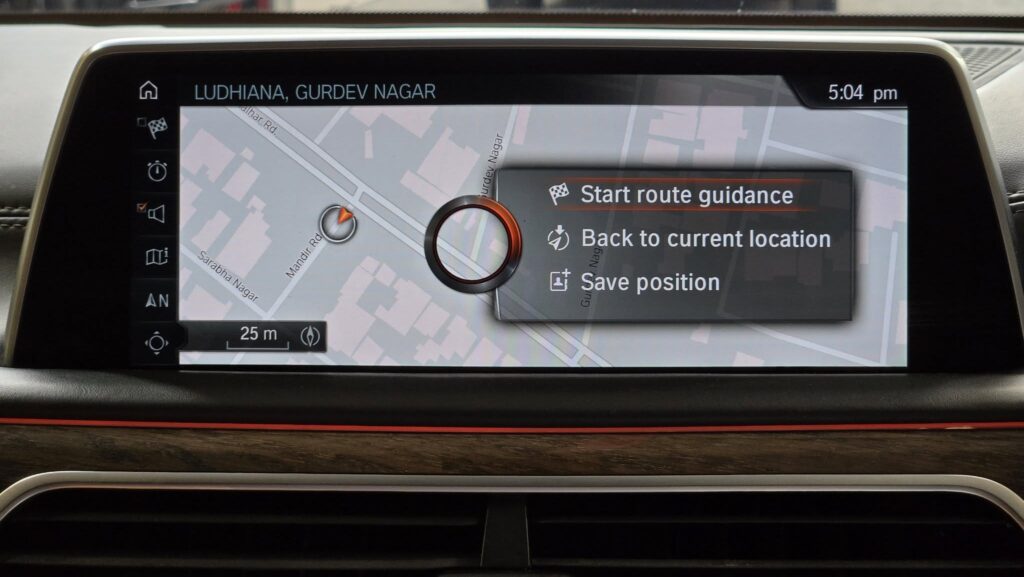Open the home screen icon

(149, 91)
